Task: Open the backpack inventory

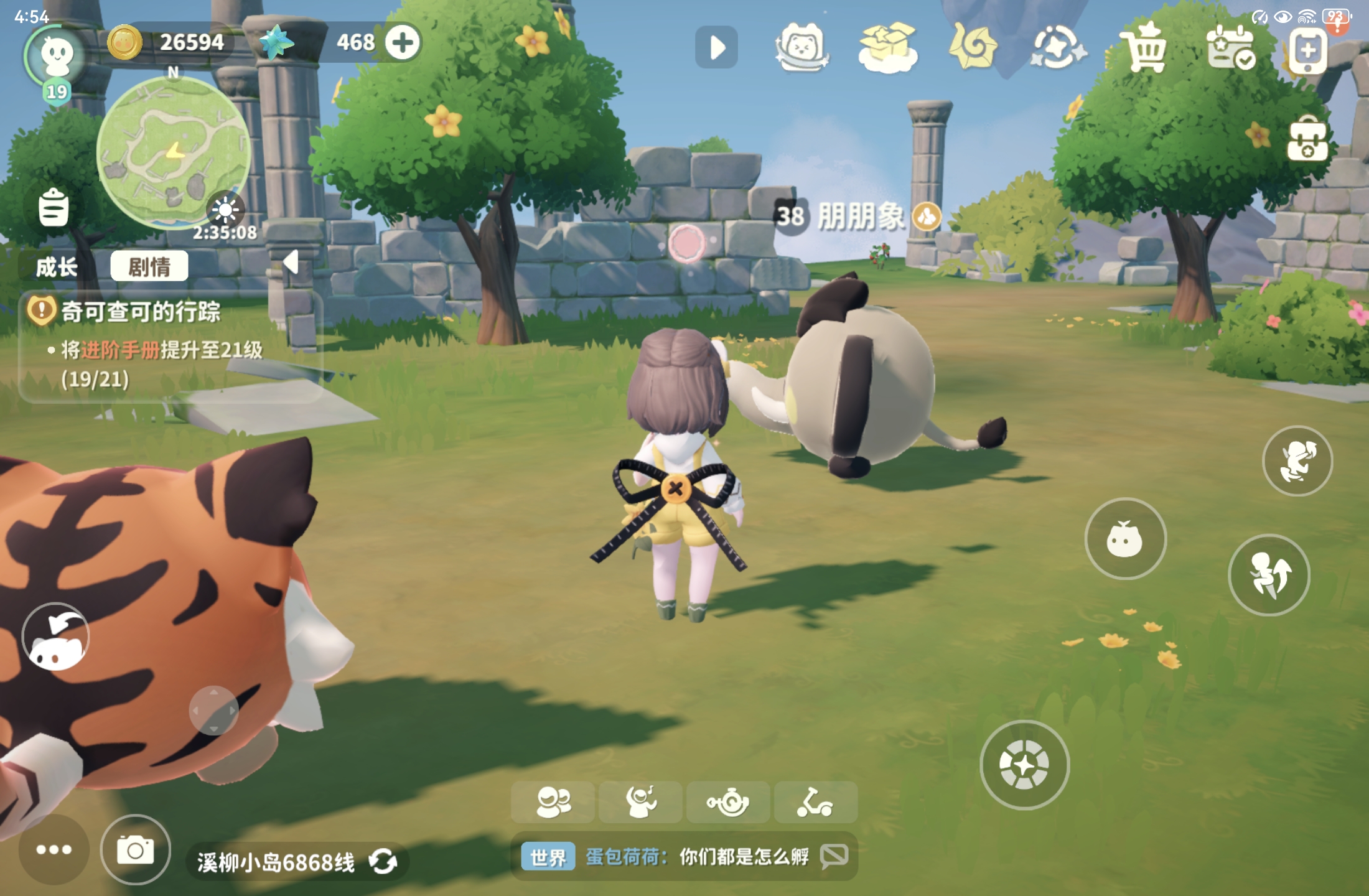Action: click(x=1307, y=139)
